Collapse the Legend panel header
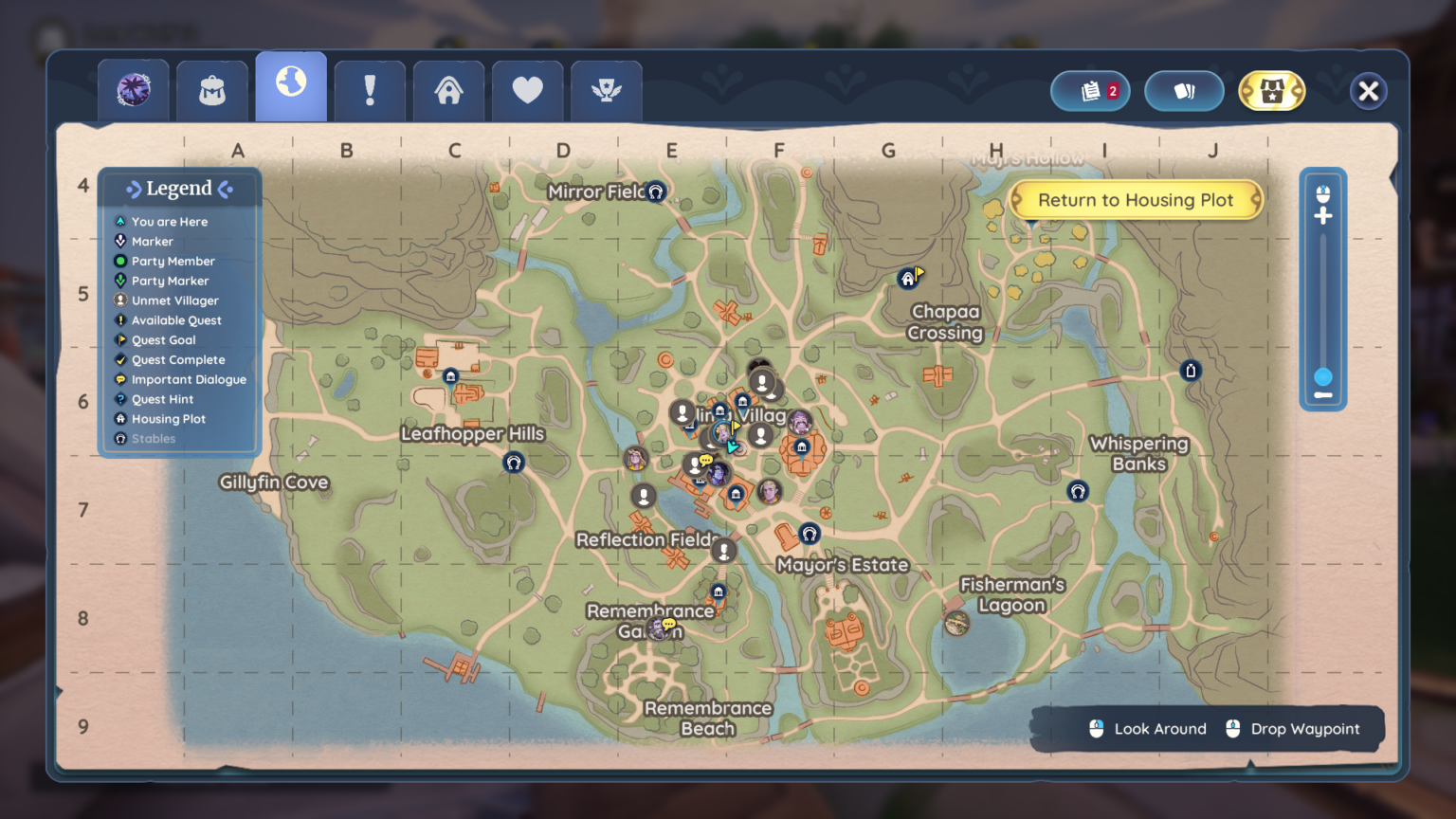The height and width of the screenshot is (819, 1456). (x=178, y=188)
